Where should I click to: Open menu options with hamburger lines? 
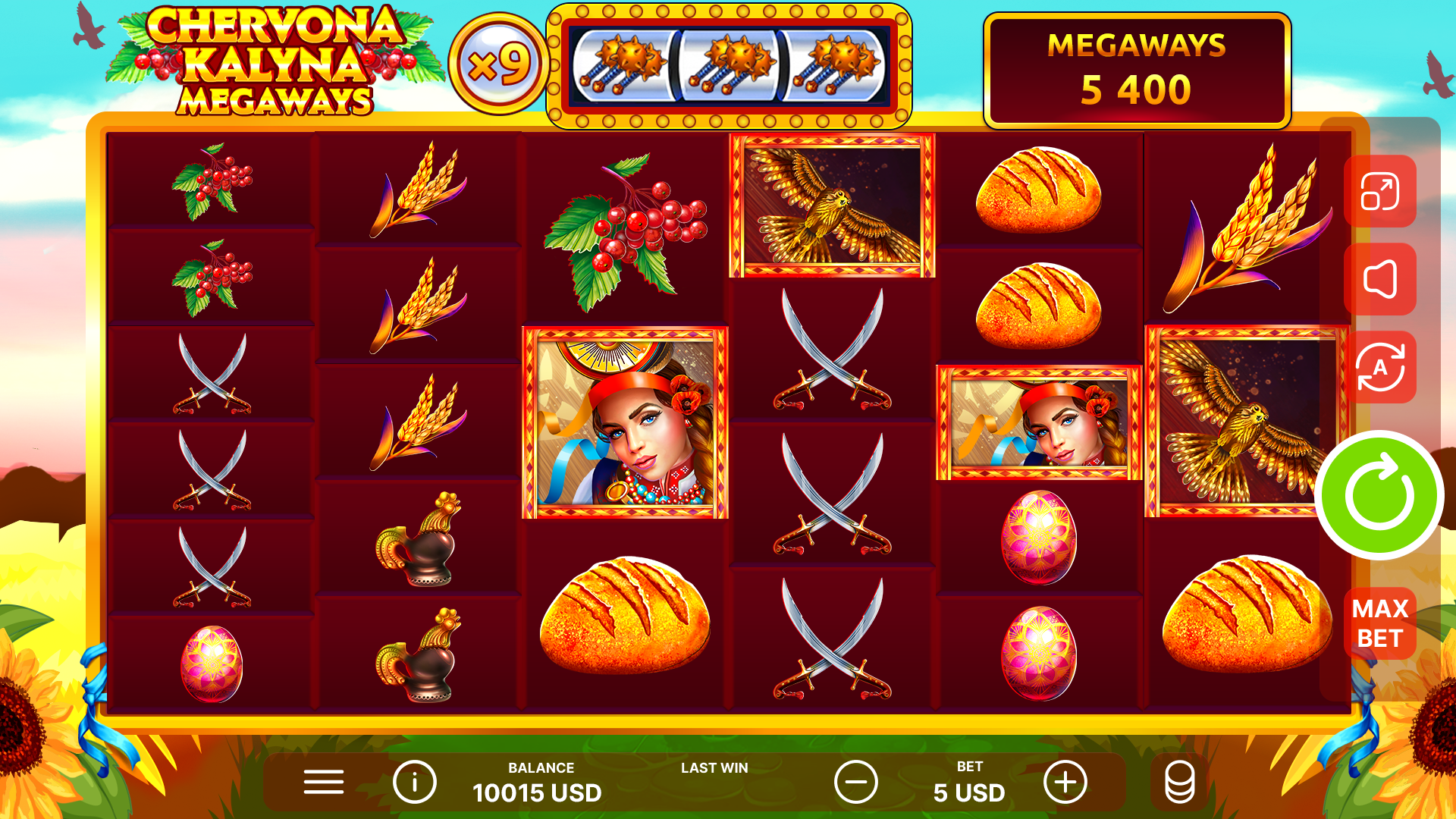[x=322, y=780]
